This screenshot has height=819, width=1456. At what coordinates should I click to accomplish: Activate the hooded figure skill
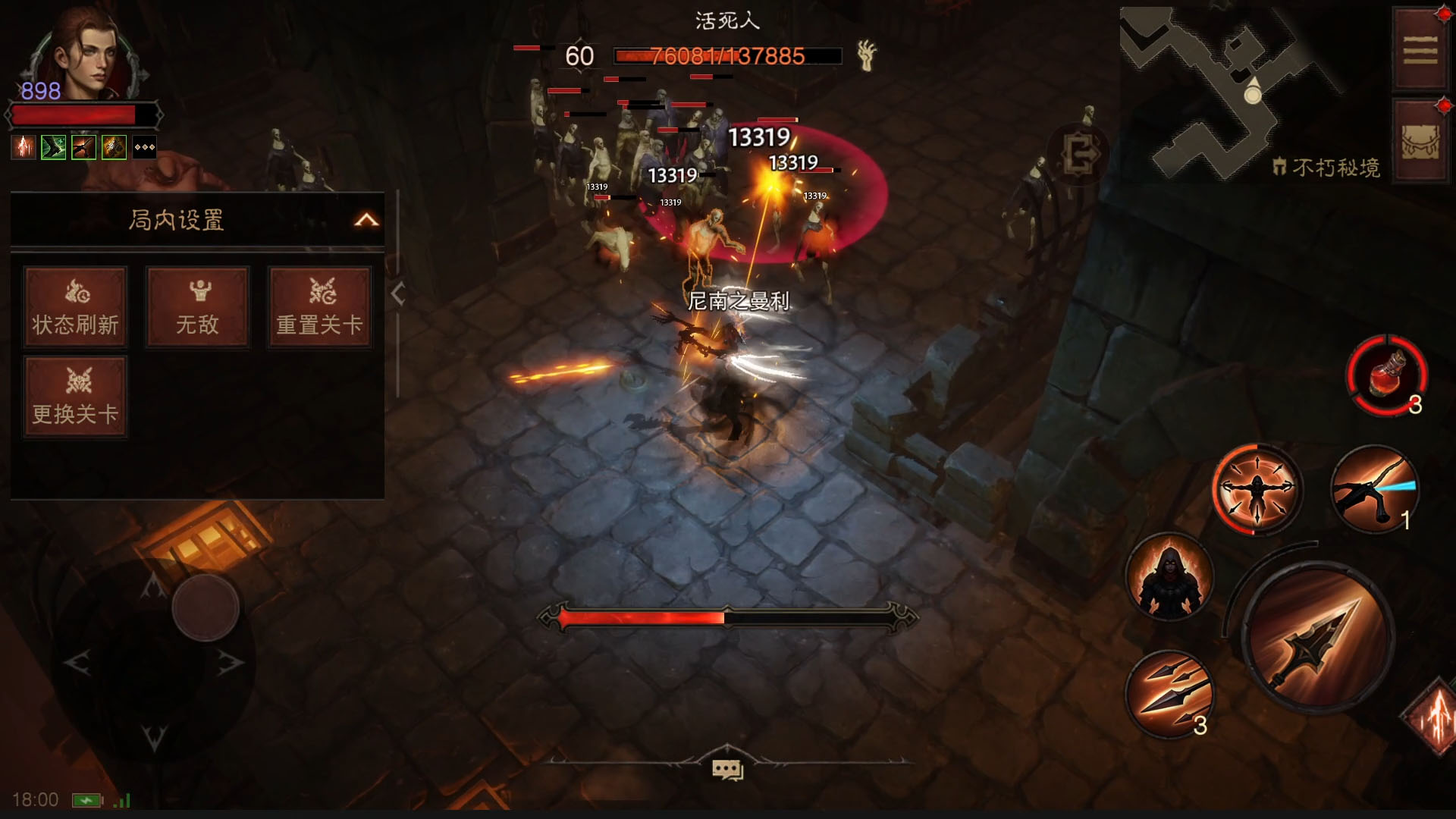pyautogui.click(x=1169, y=578)
